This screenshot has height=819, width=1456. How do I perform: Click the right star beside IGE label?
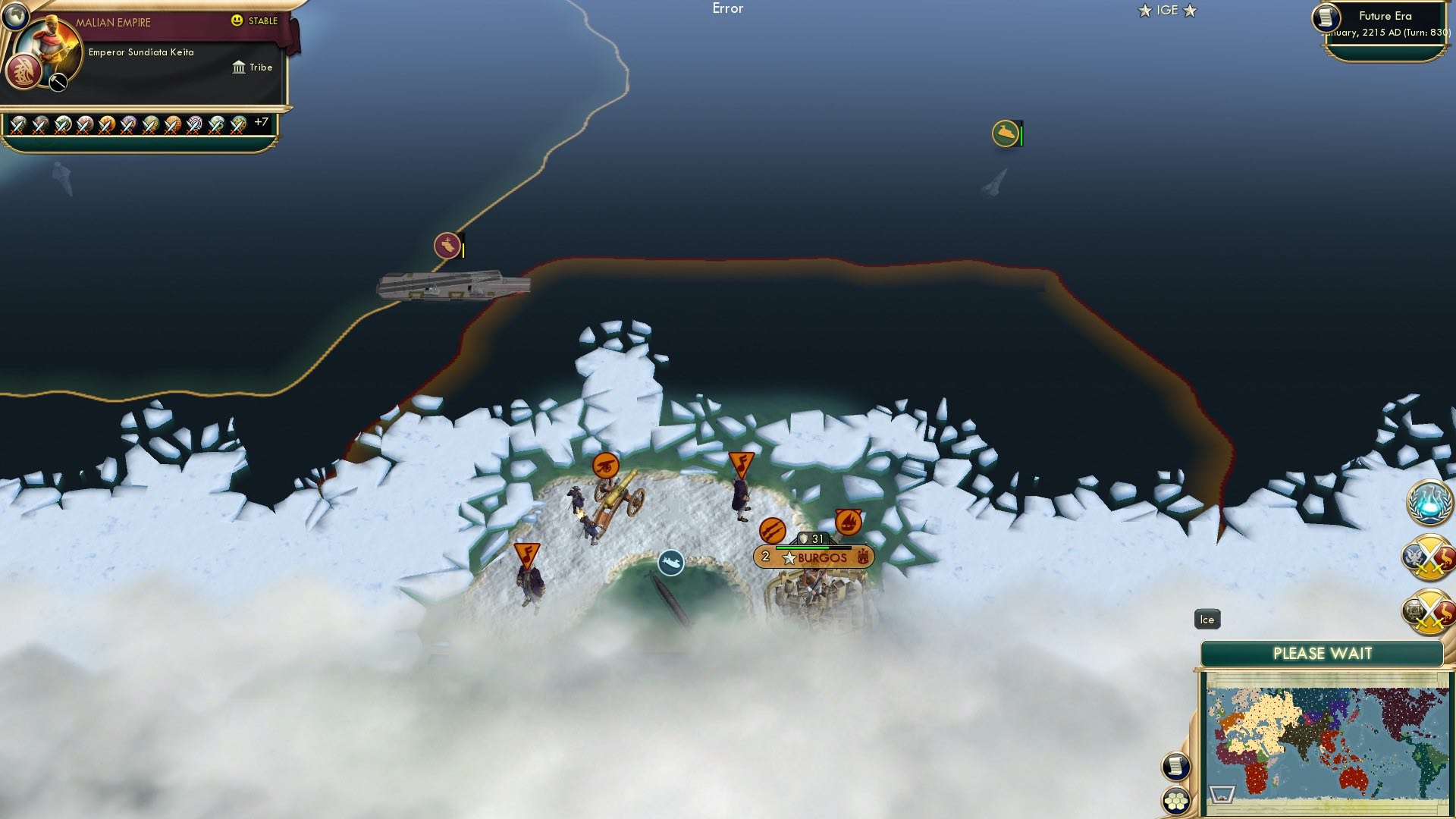pos(1191,11)
